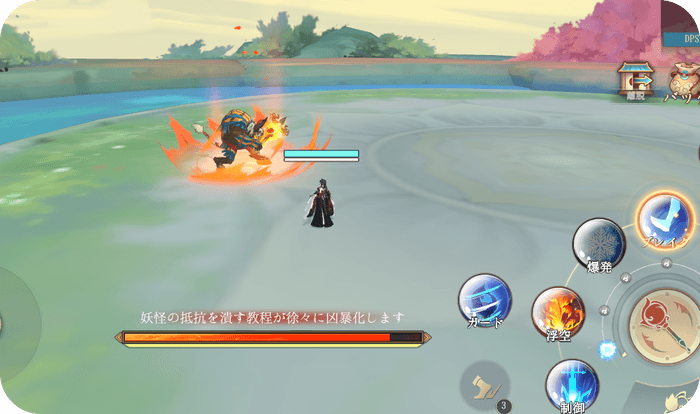Use the dash boot button
Viewport: 700px width, 414px height.
point(485,383)
